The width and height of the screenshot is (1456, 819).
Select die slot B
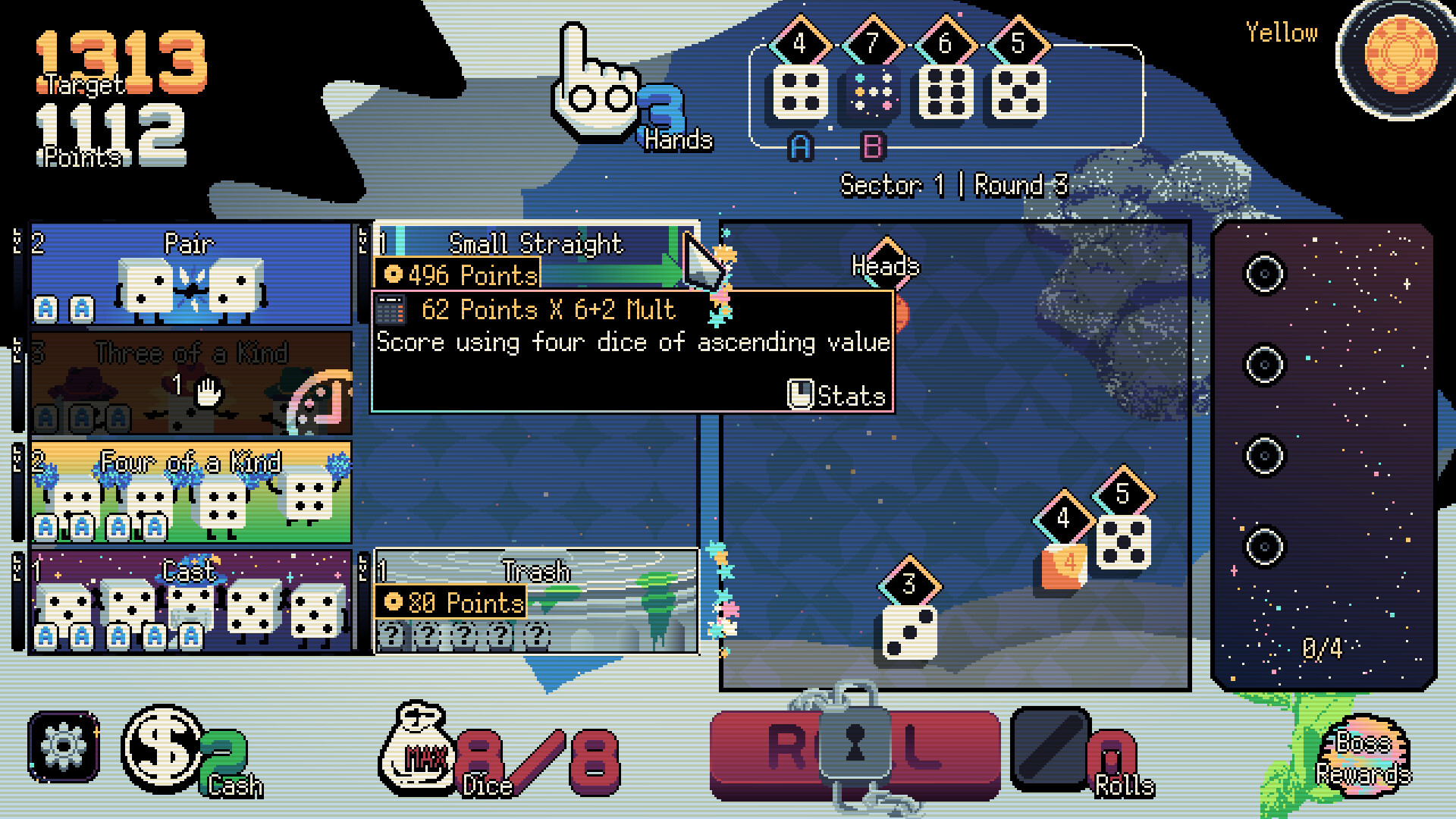tap(873, 147)
